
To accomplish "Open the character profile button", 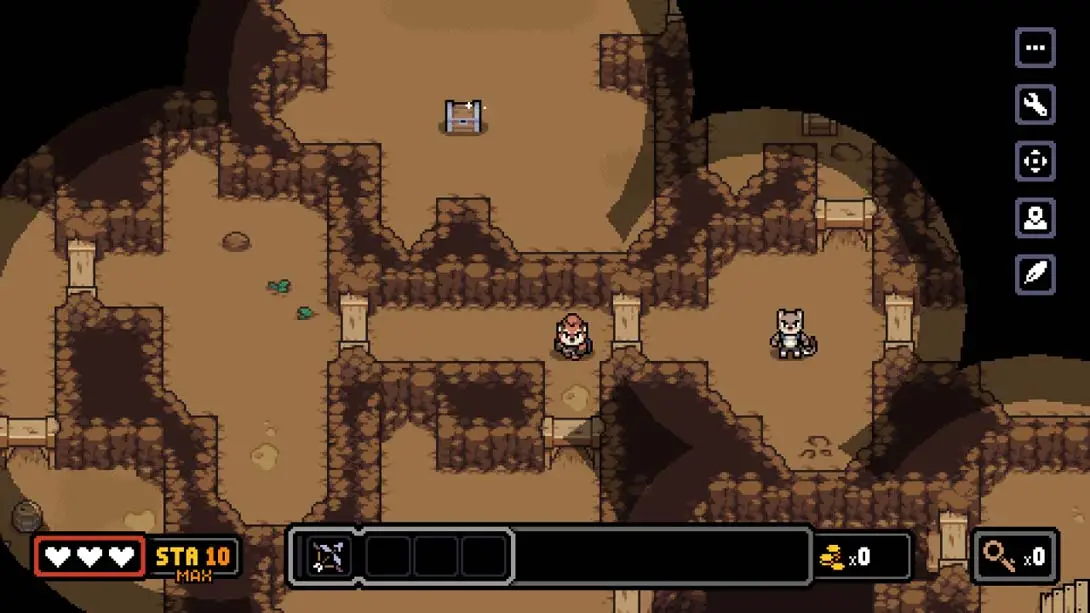I will click(x=1035, y=218).
